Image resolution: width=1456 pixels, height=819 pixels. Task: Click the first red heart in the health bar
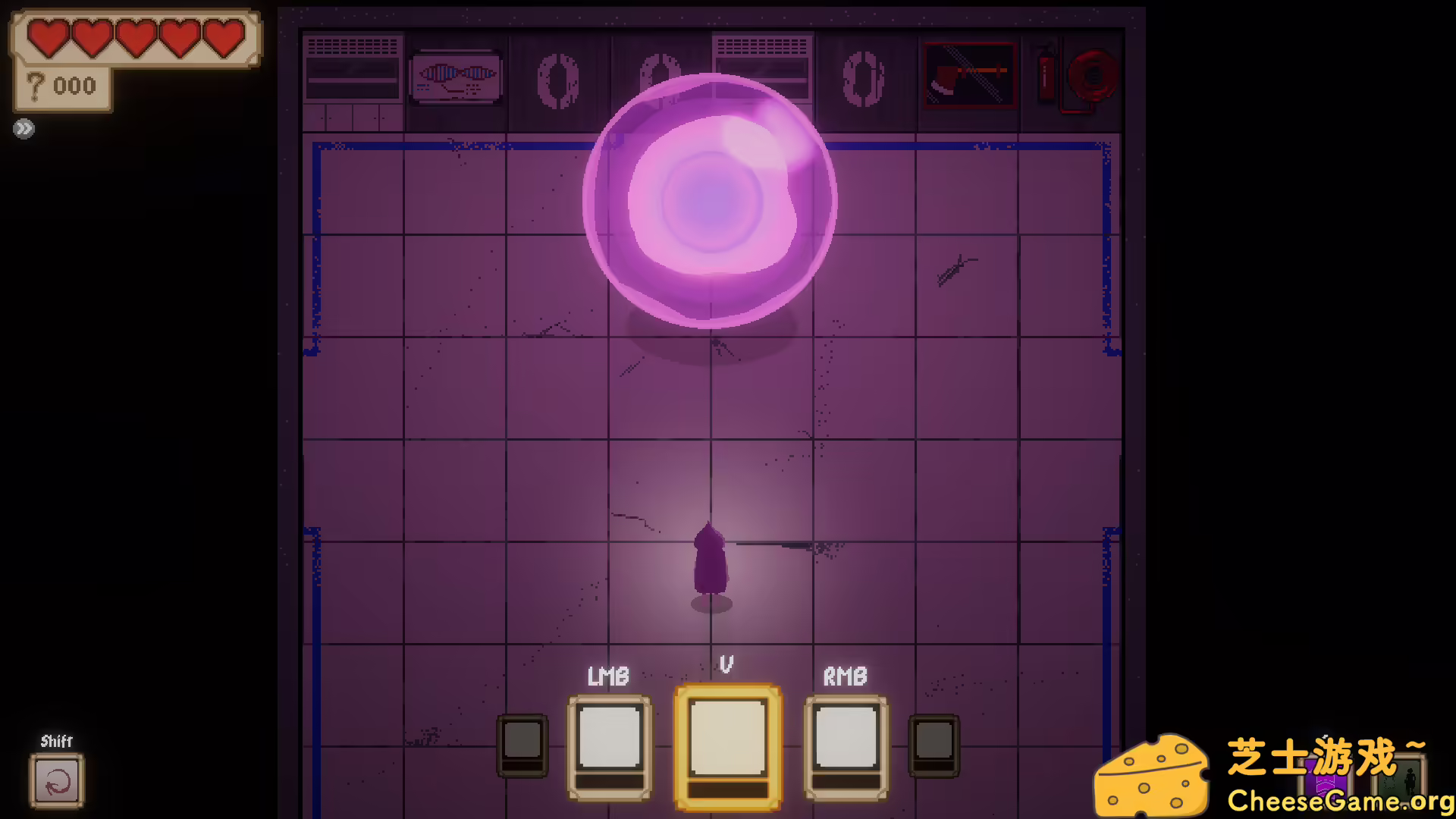[x=48, y=39]
